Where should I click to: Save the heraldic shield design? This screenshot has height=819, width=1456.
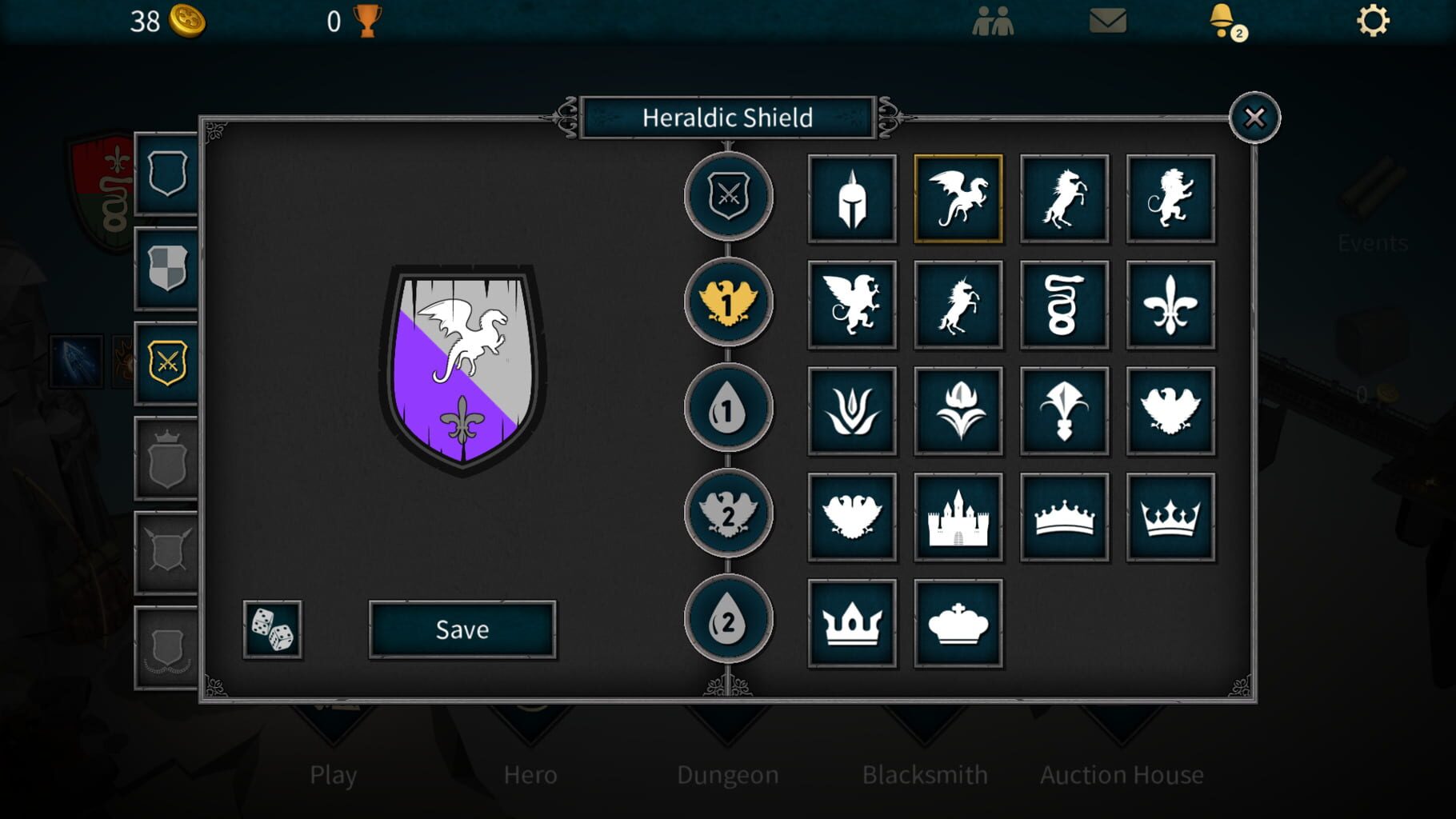coord(462,629)
